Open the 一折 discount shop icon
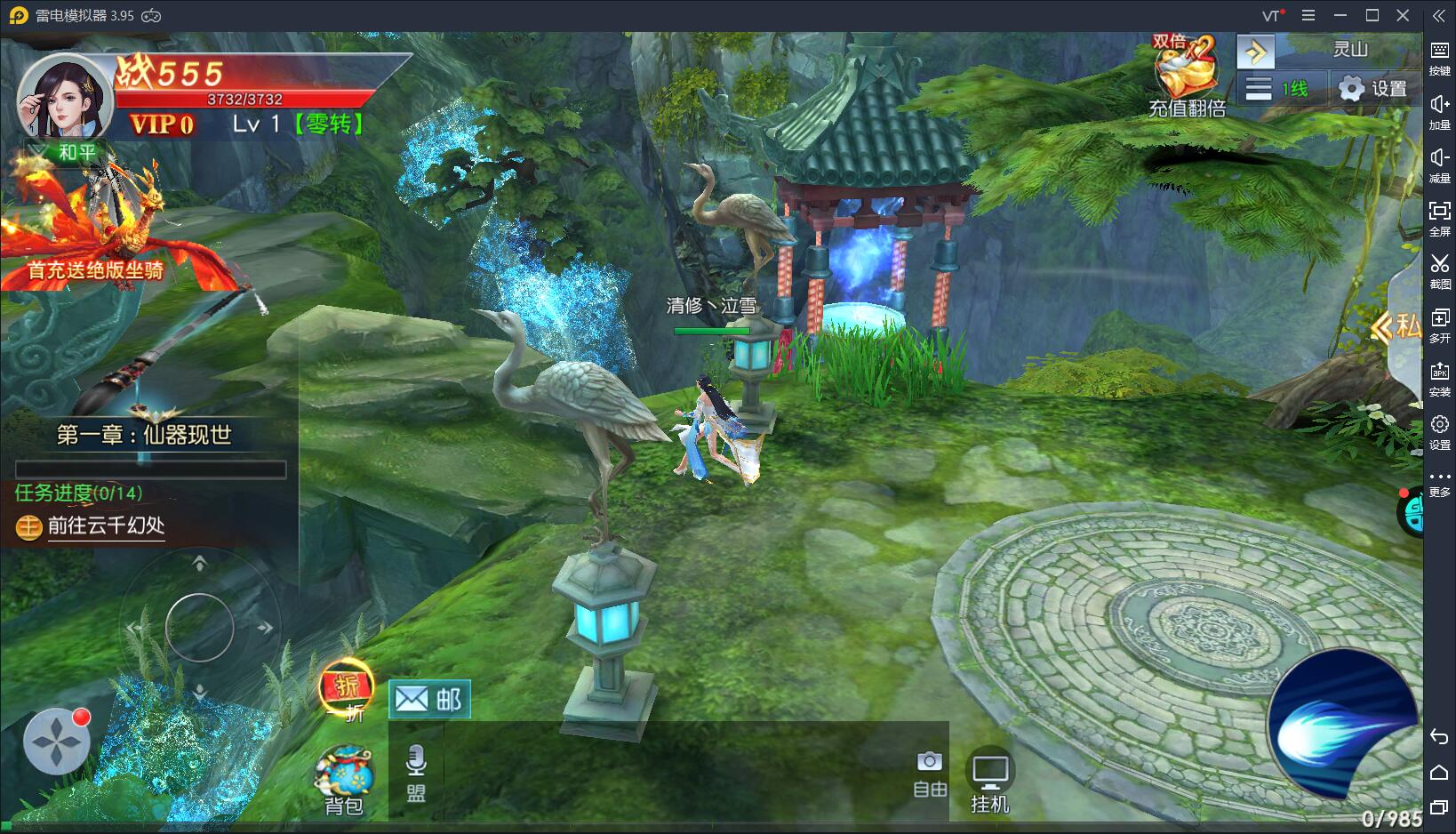The height and width of the screenshot is (834, 1456). (x=347, y=690)
